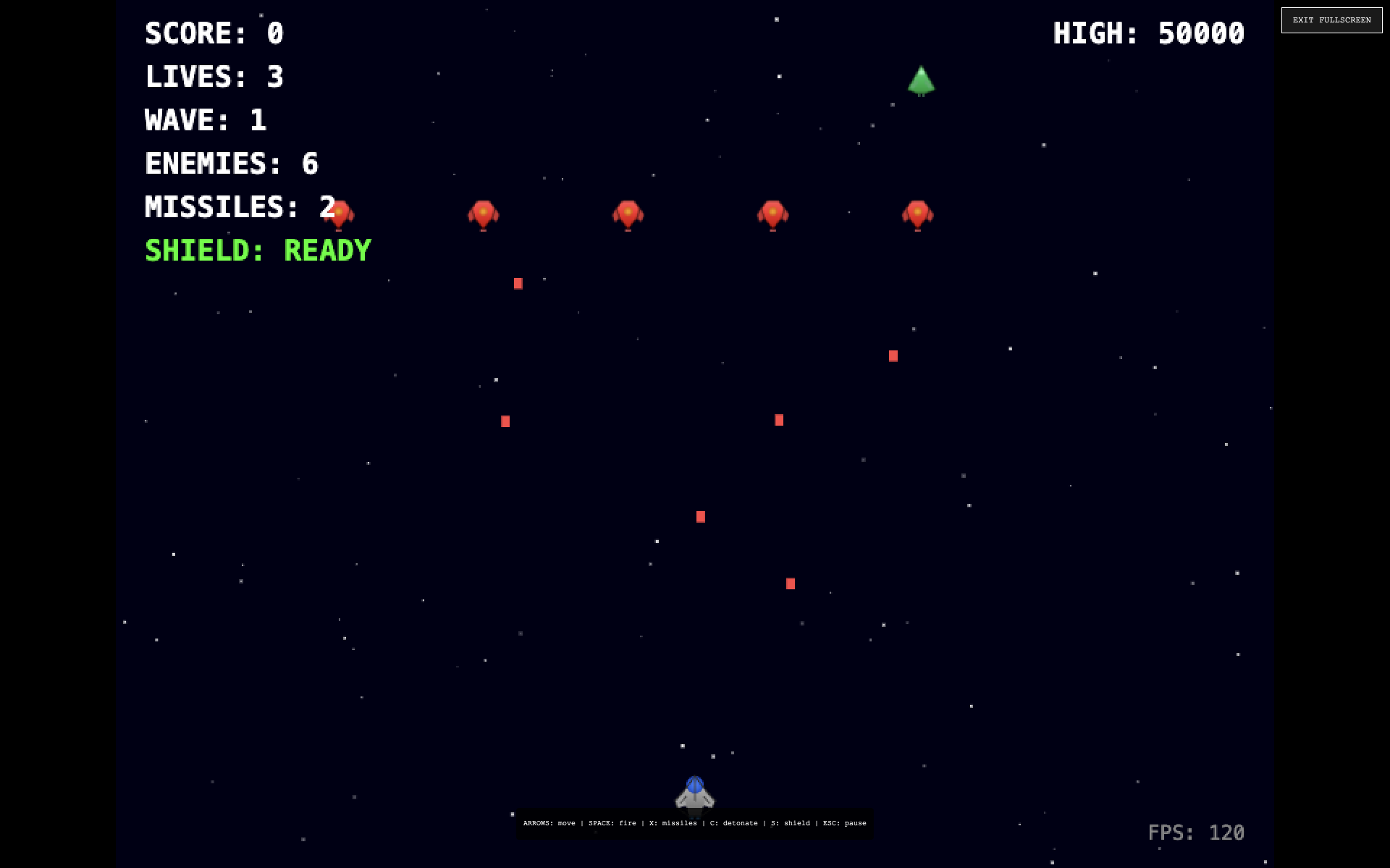Image resolution: width=1390 pixels, height=868 pixels.
Task: Click the green triangle enemy near the top
Action: click(x=921, y=81)
